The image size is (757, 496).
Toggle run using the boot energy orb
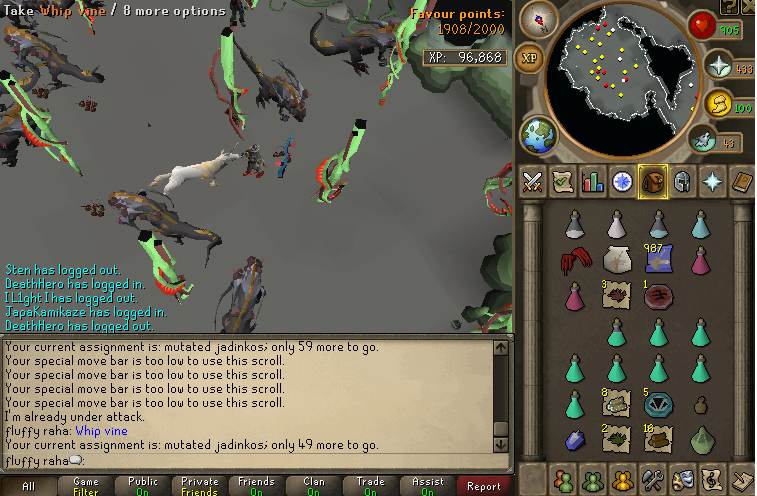717,102
